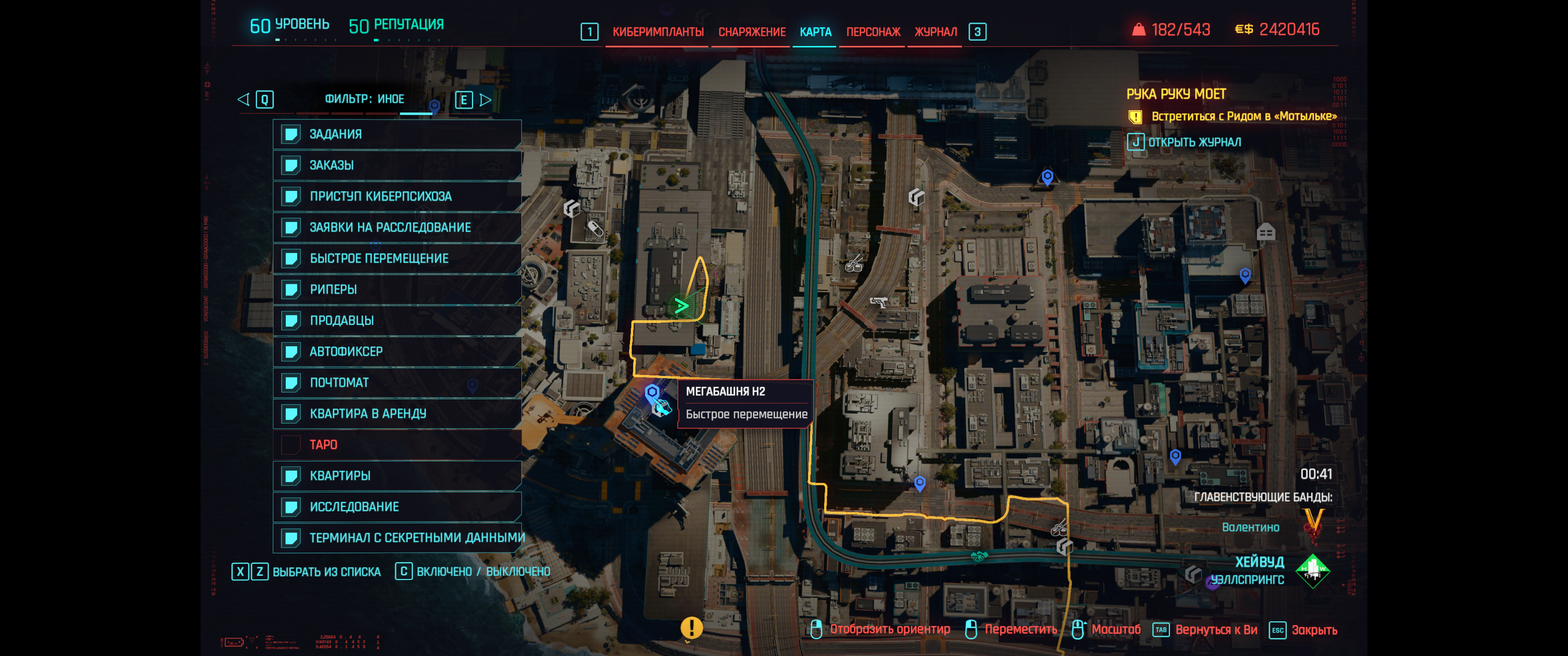The width and height of the screenshot is (1568, 656).
Task: Select the tracked quest Рука руку моет
Action: click(1176, 94)
